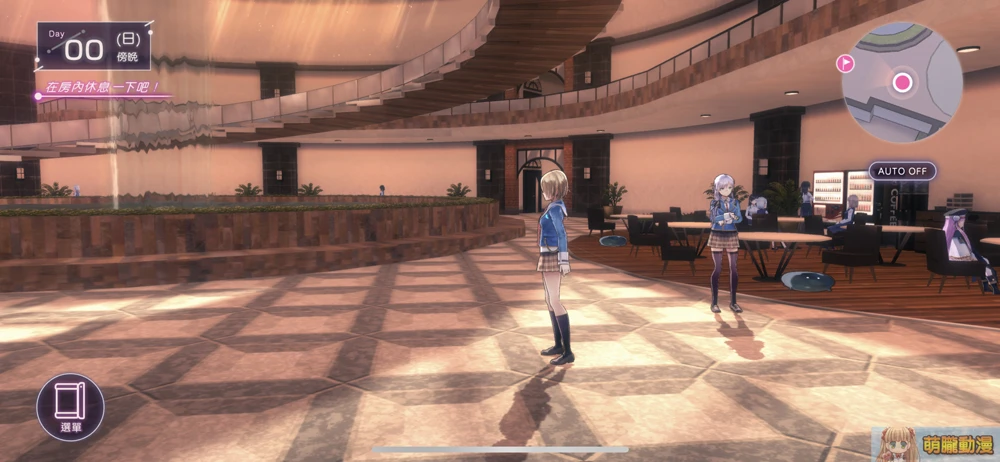The height and width of the screenshot is (462, 1000).
Task: Toggle the AUTO OFF button
Action: tap(902, 171)
